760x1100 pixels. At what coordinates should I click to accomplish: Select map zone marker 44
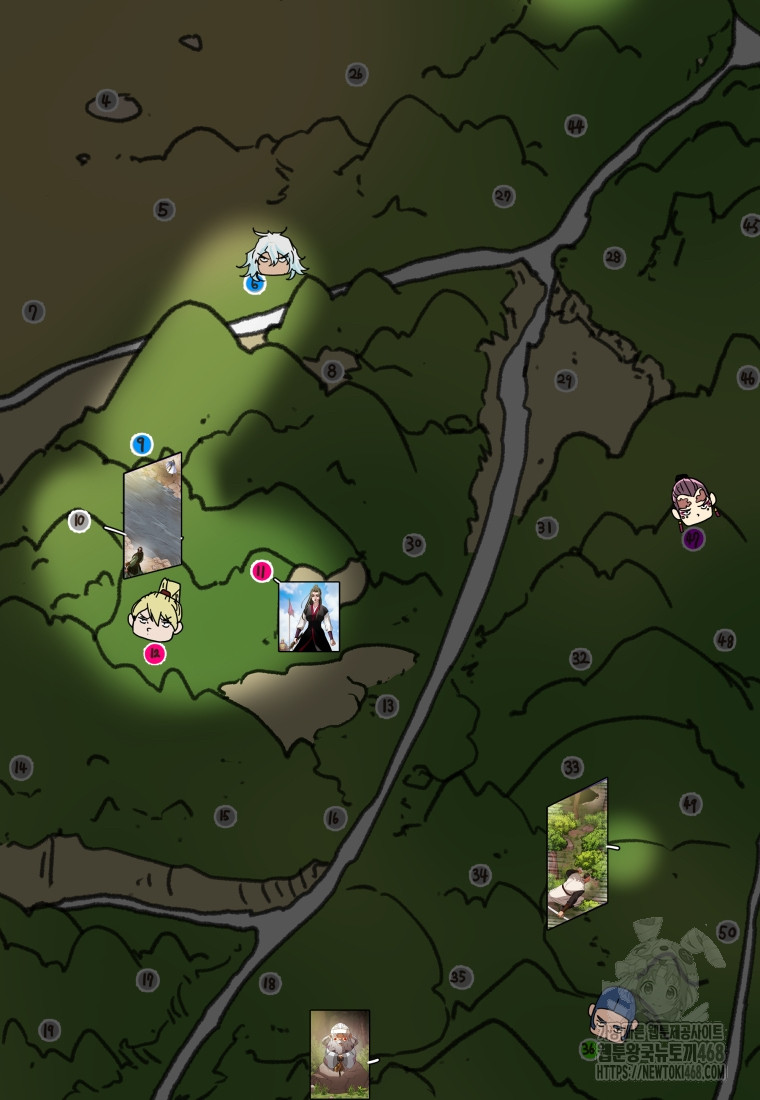(575, 126)
